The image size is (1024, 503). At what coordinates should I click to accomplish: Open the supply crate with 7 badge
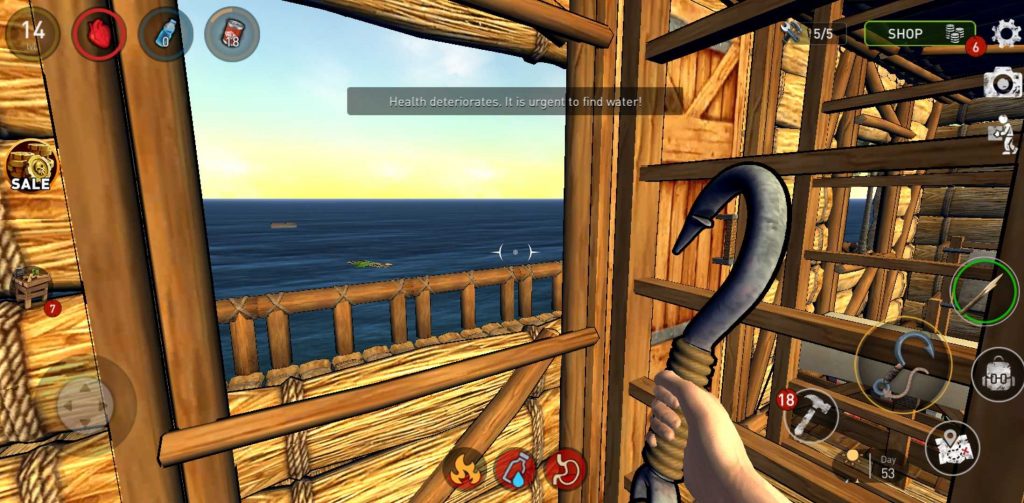(x=32, y=288)
